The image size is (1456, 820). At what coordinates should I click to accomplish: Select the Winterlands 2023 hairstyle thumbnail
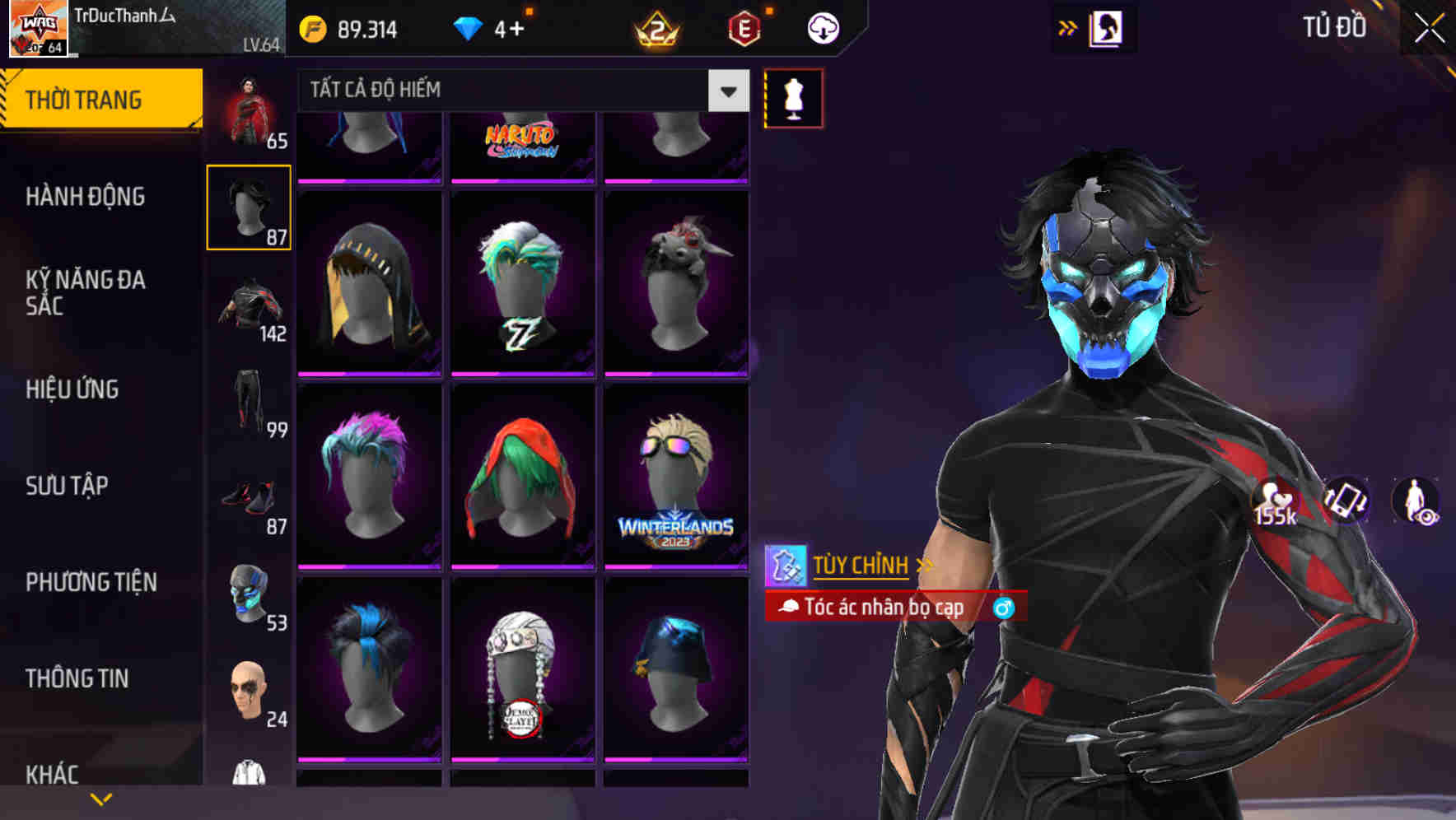click(x=677, y=475)
